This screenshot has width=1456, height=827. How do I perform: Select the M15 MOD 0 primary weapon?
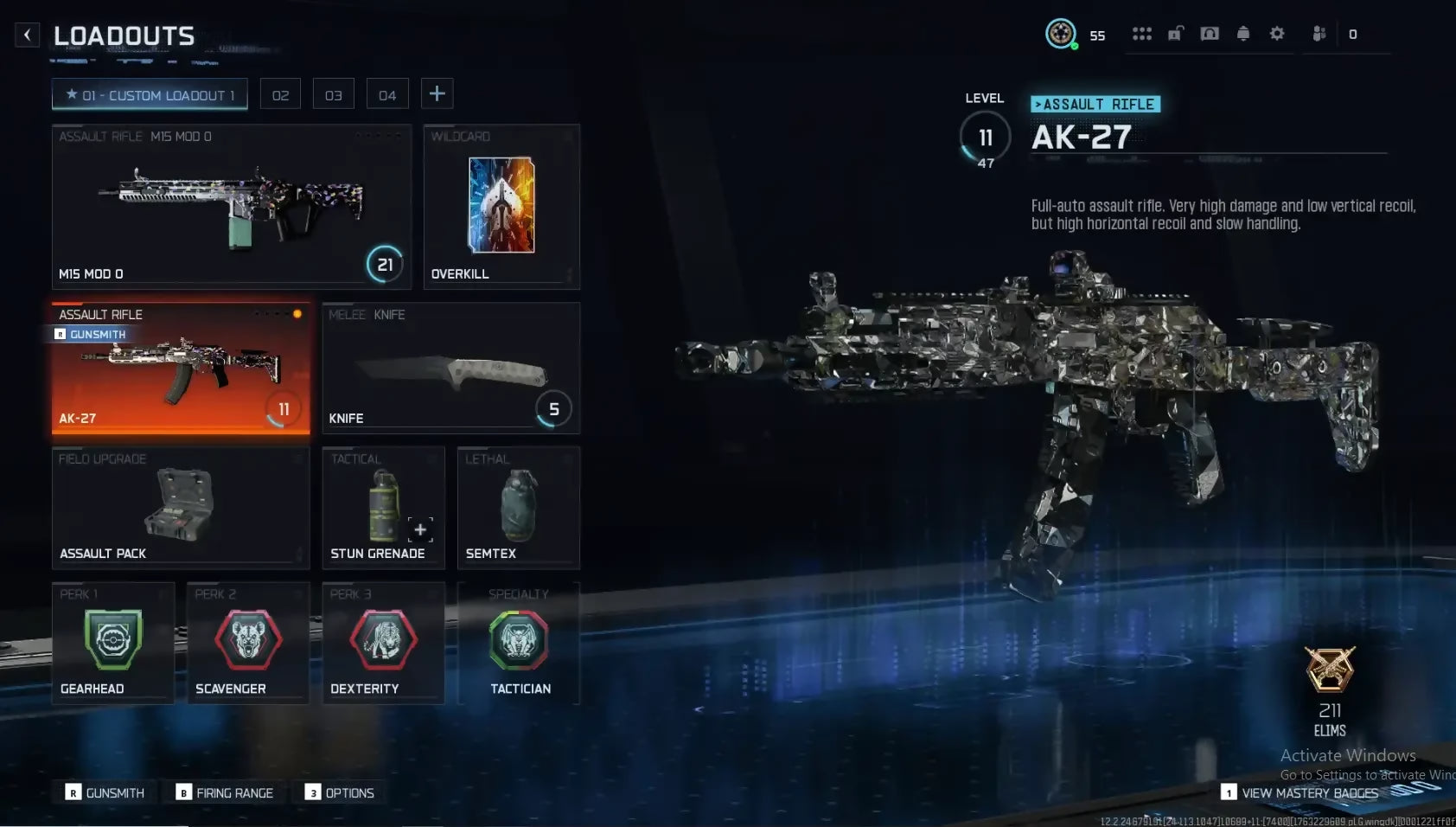[x=231, y=206]
